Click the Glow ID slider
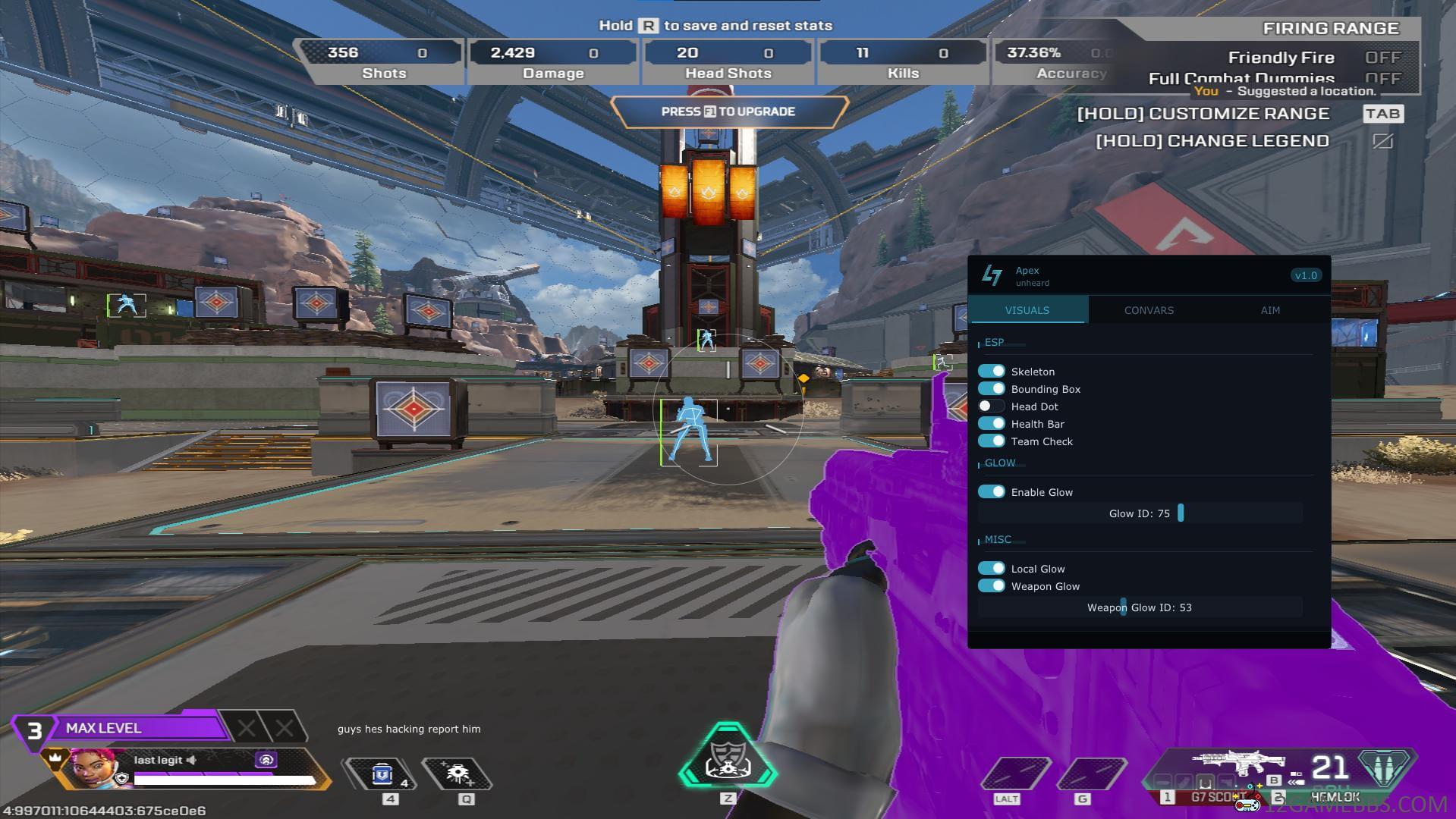 pyautogui.click(x=1140, y=513)
